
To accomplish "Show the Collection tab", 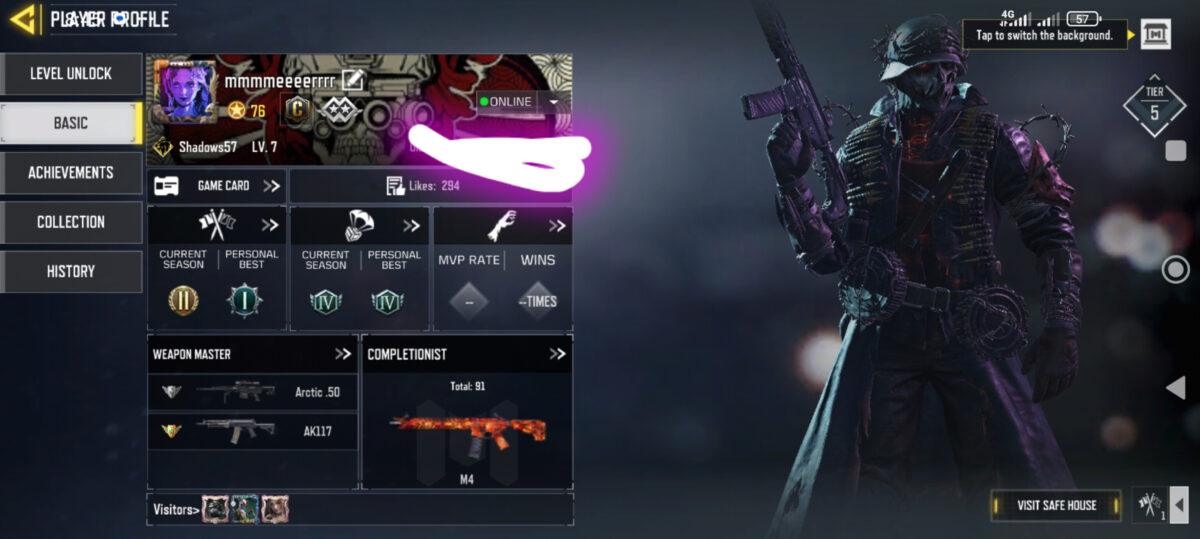I will 70,222.
